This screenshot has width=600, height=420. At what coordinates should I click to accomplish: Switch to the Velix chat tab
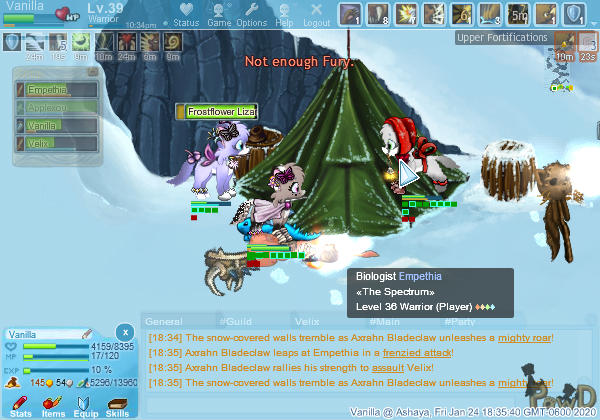click(x=306, y=321)
